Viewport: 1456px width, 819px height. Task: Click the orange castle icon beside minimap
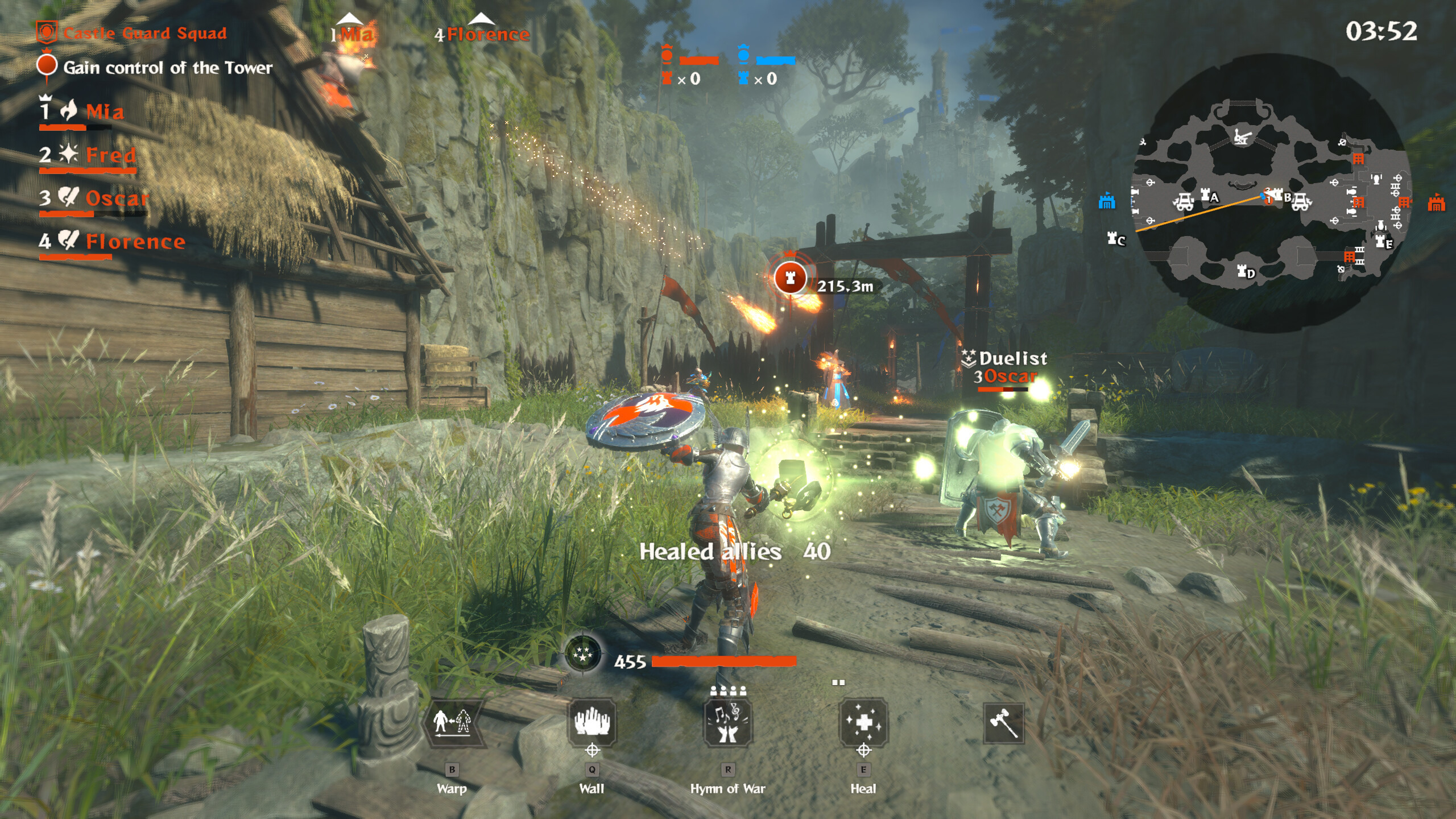pyautogui.click(x=1436, y=202)
